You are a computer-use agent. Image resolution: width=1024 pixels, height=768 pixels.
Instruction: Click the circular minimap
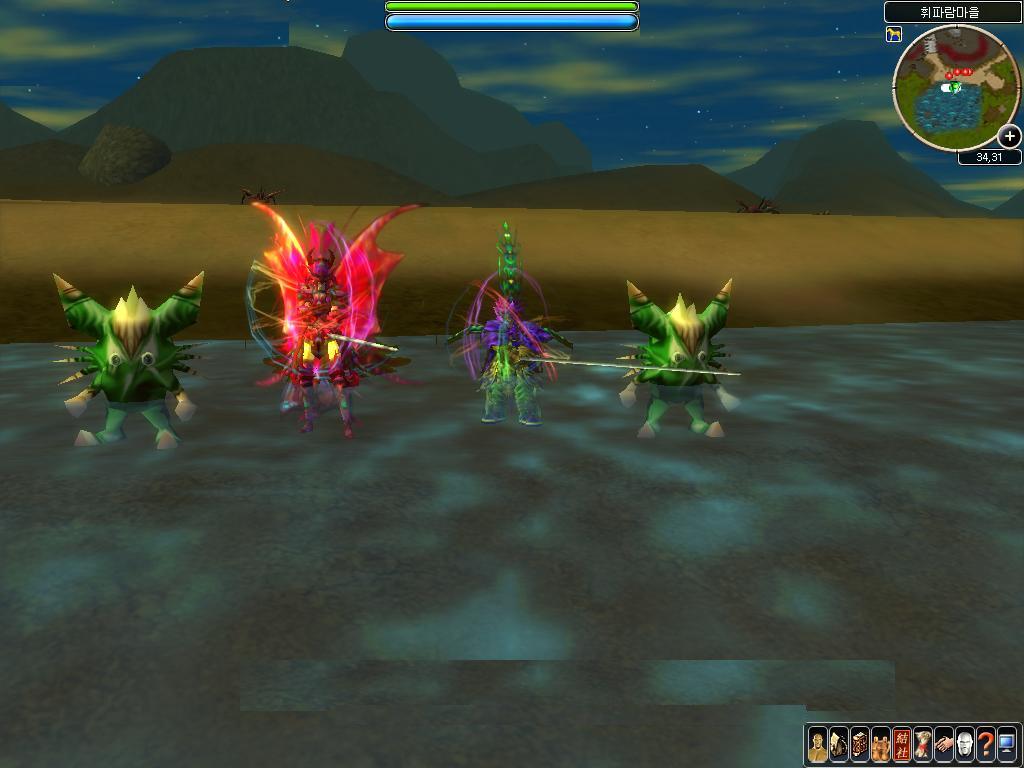coord(955,88)
